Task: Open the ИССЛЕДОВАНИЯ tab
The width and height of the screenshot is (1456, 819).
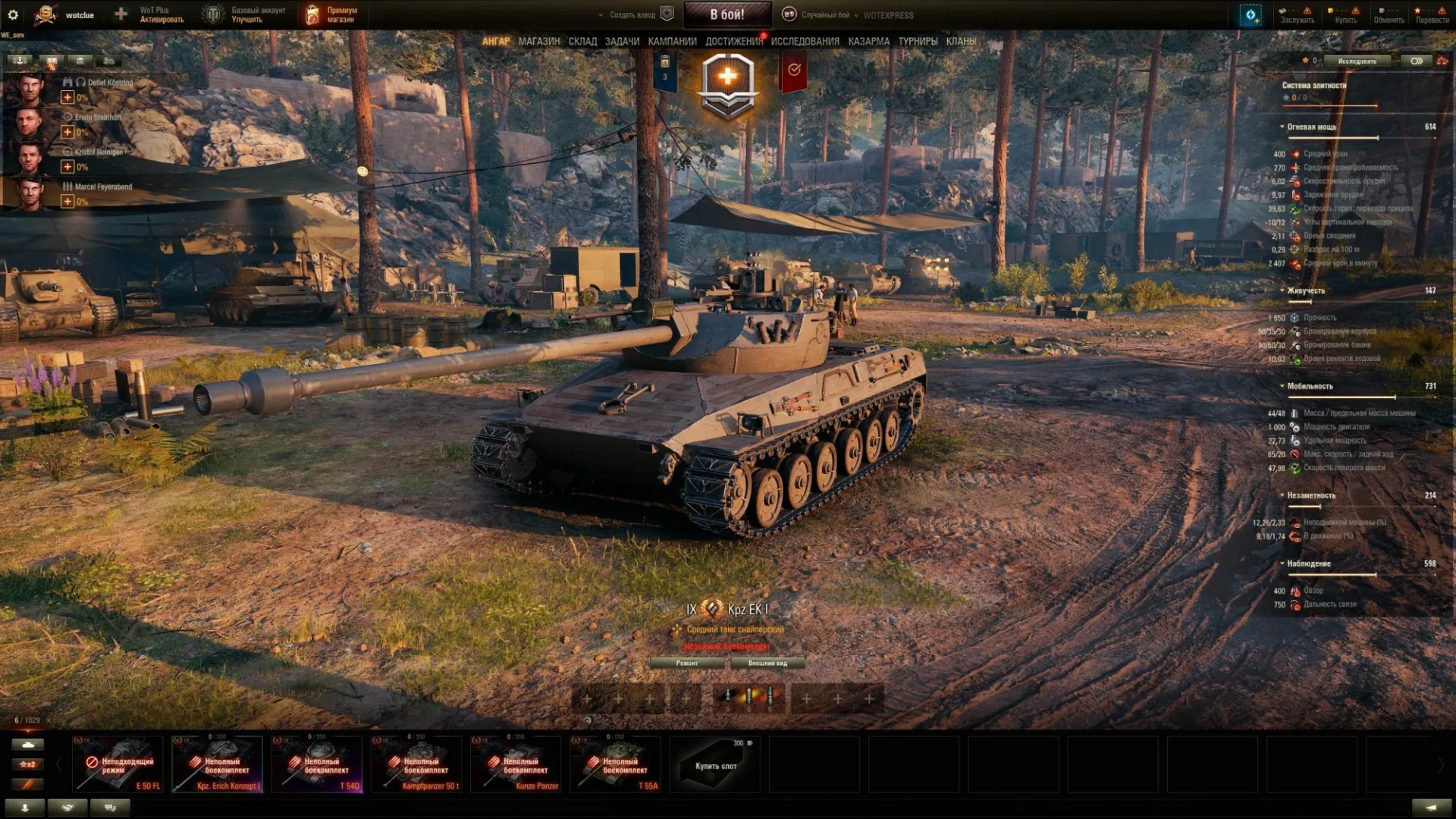Action: tap(805, 41)
